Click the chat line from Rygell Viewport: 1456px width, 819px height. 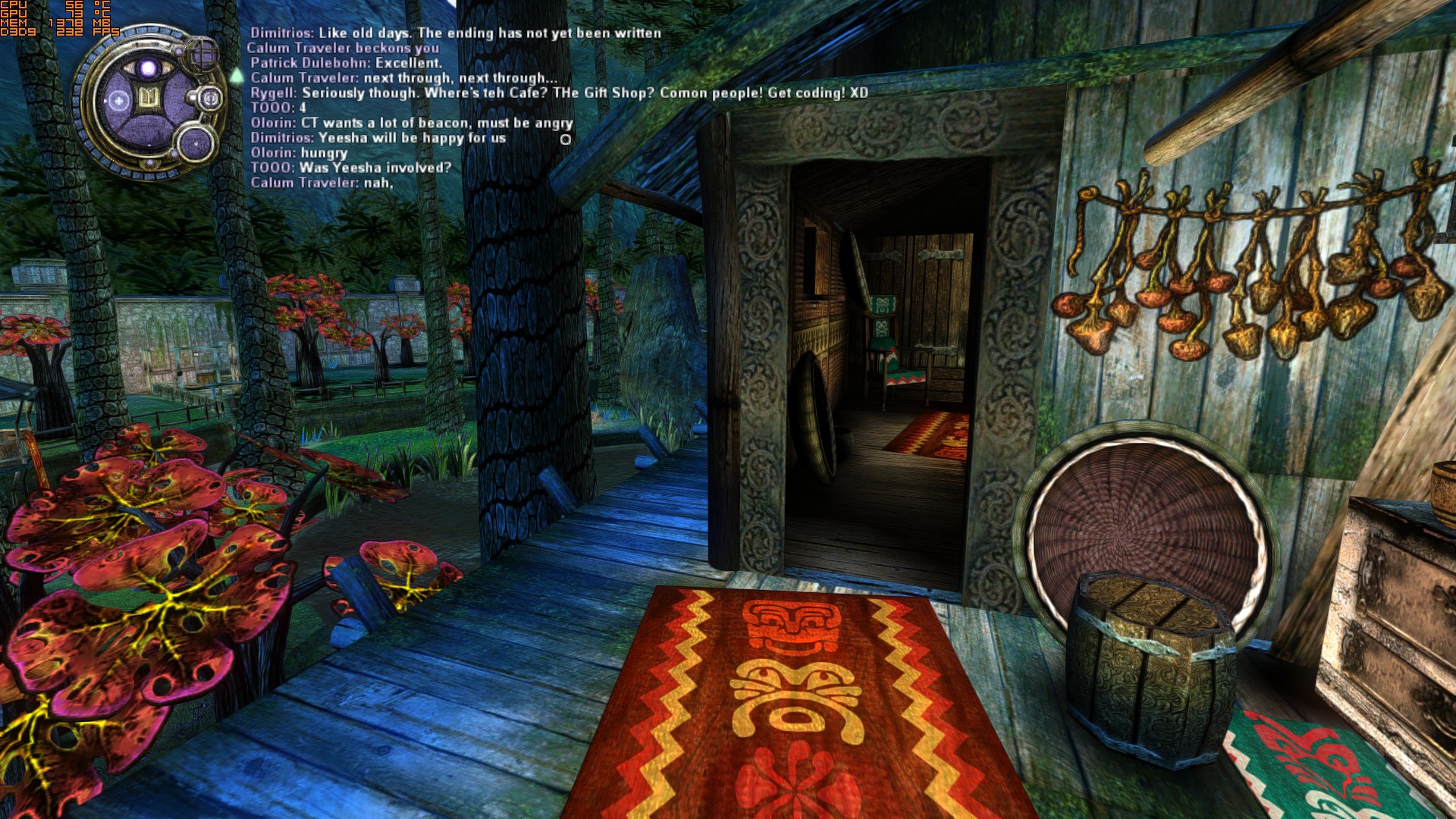[x=559, y=93]
